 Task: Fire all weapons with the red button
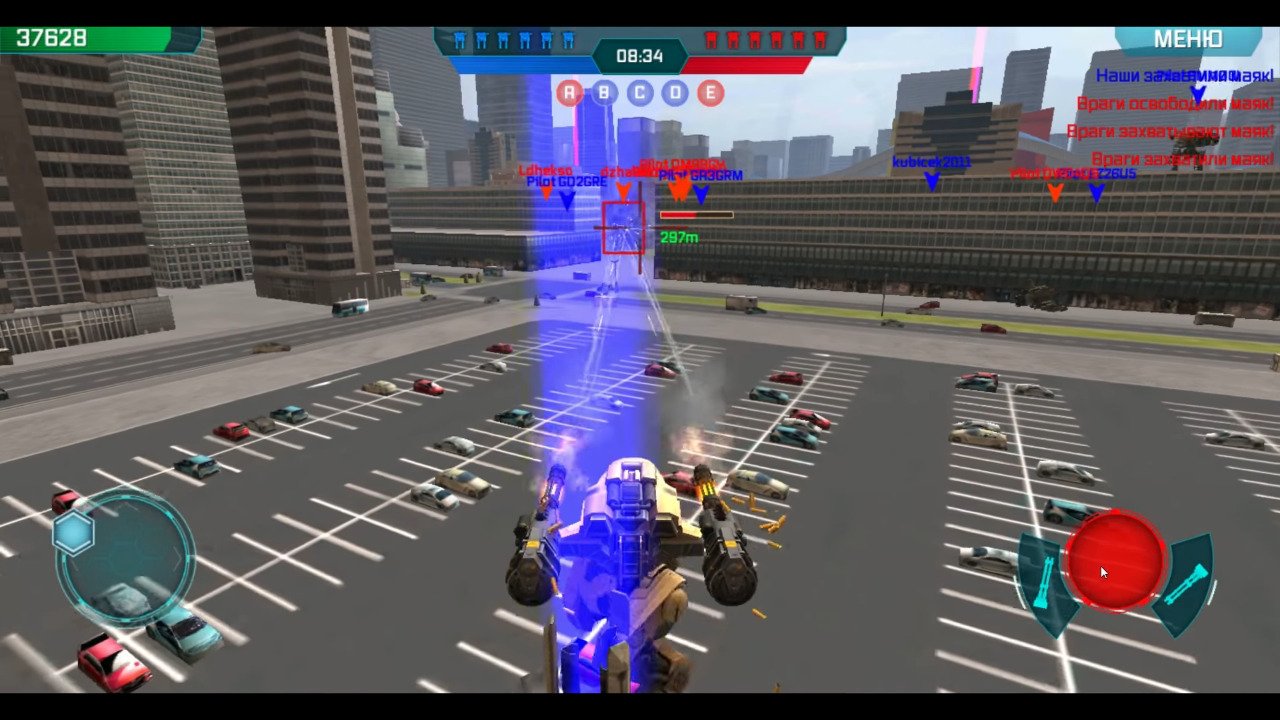coord(1115,561)
